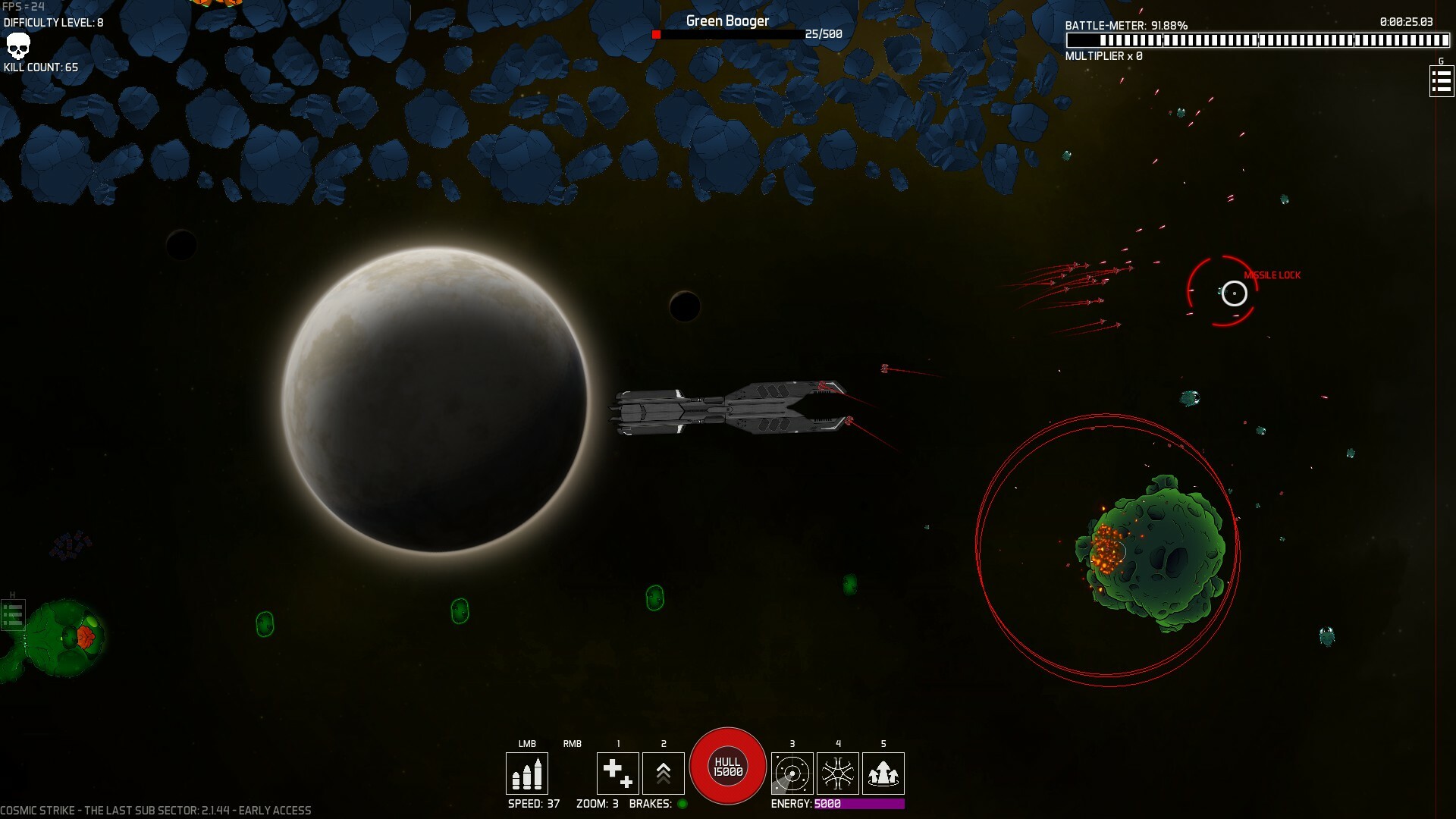Click the COSMIC STRIKE version text at bottom left

click(x=155, y=809)
